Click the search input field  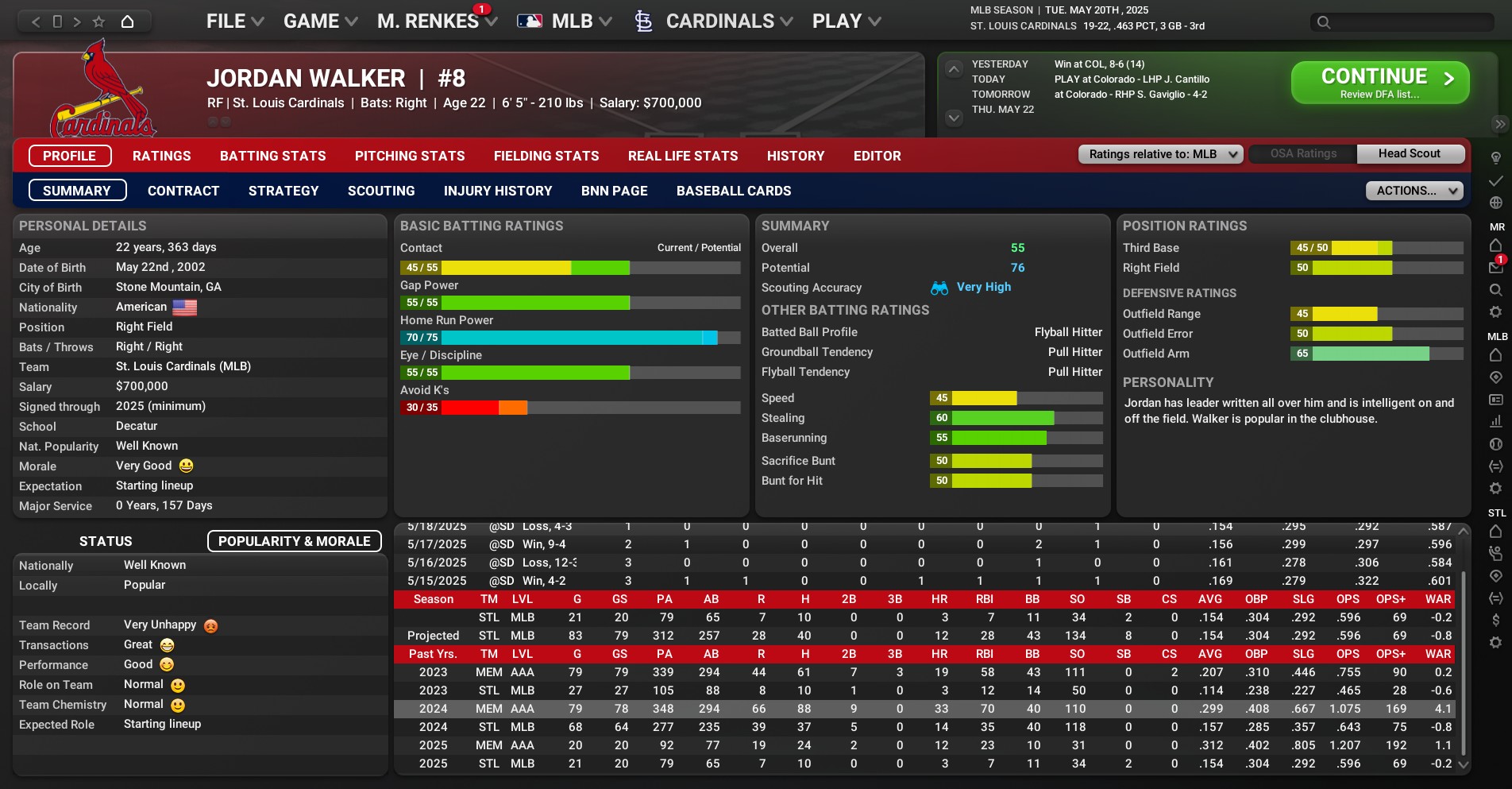pyautogui.click(x=1411, y=22)
